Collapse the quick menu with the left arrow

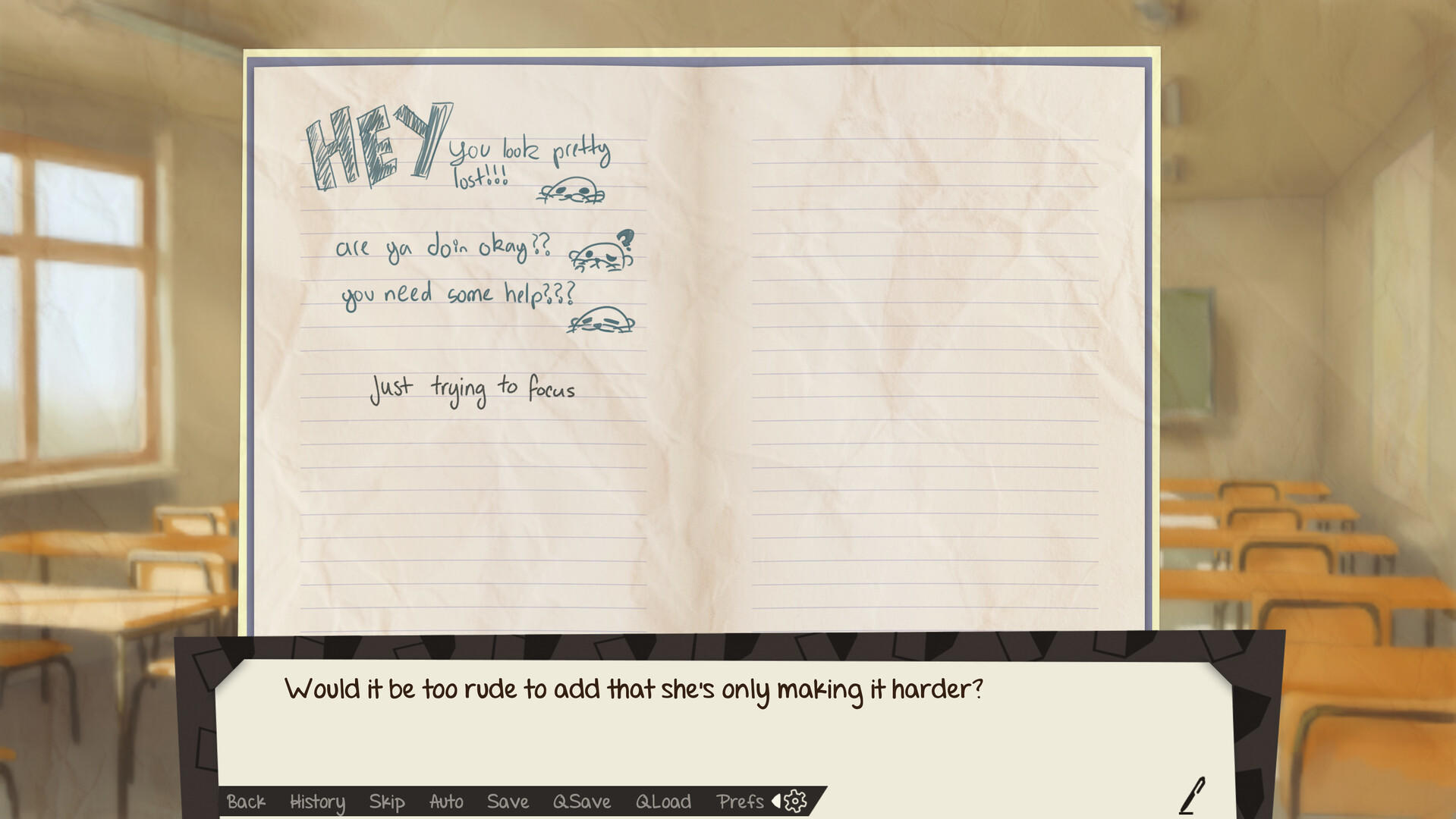tap(775, 801)
